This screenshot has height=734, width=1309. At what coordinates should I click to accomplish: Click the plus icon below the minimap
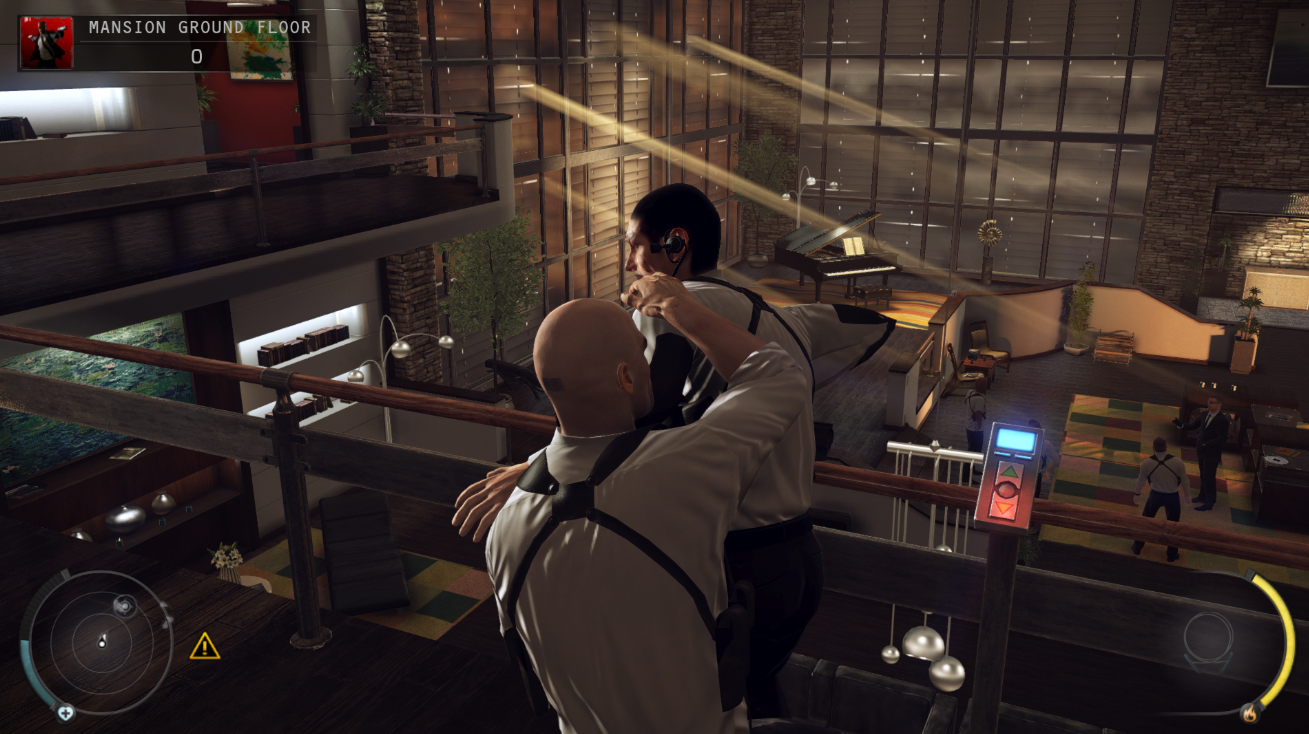[x=66, y=713]
